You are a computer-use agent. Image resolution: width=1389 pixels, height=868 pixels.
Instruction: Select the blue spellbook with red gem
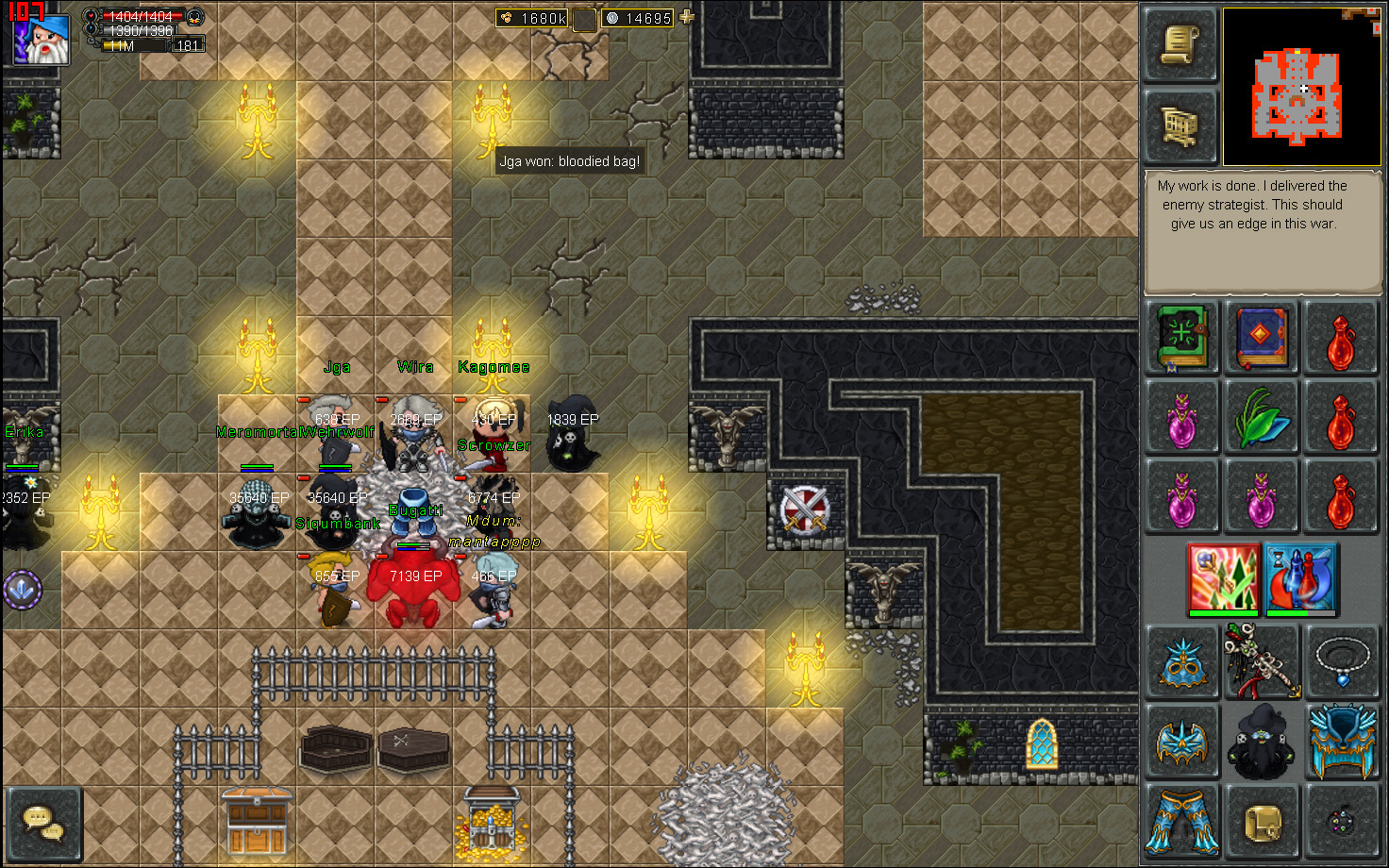(x=1262, y=337)
